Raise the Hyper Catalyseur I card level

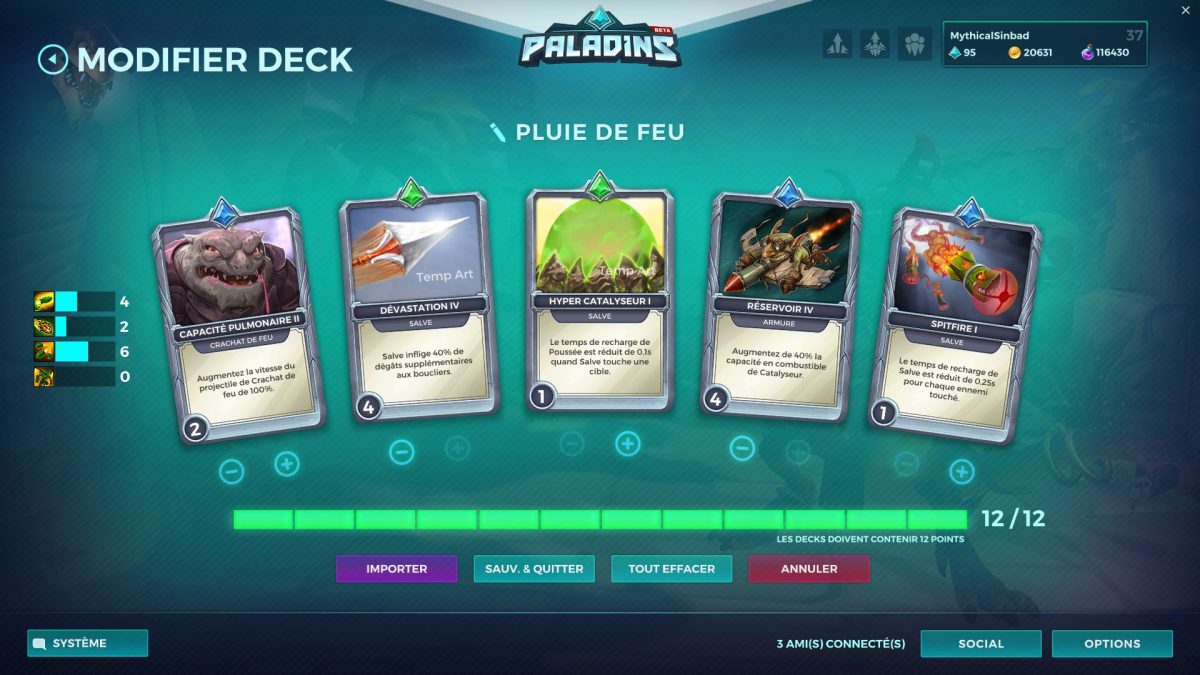(x=628, y=444)
